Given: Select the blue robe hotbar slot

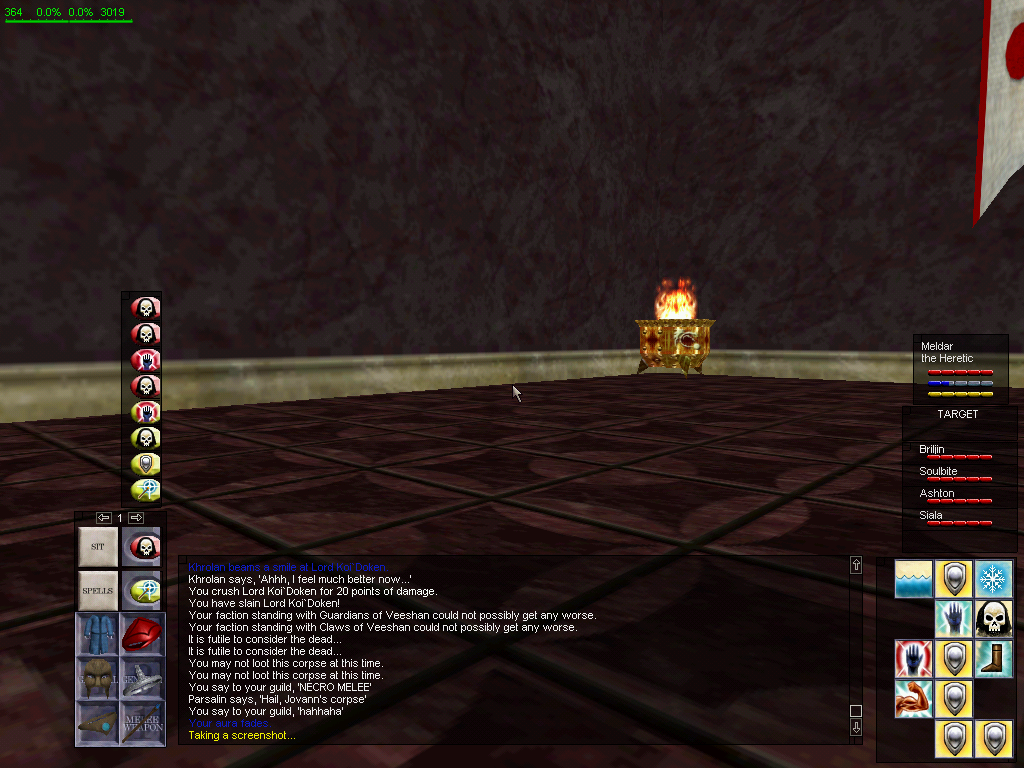Looking at the screenshot, I should (97, 634).
